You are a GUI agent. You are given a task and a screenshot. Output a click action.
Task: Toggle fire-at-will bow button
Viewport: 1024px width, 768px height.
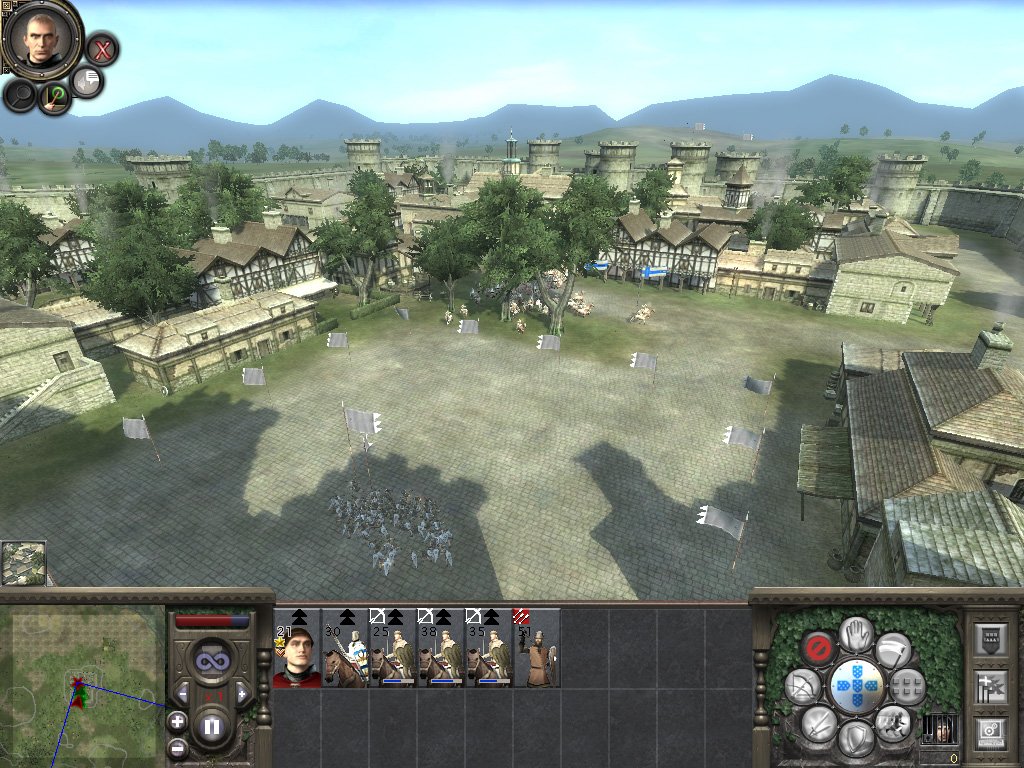(802, 686)
